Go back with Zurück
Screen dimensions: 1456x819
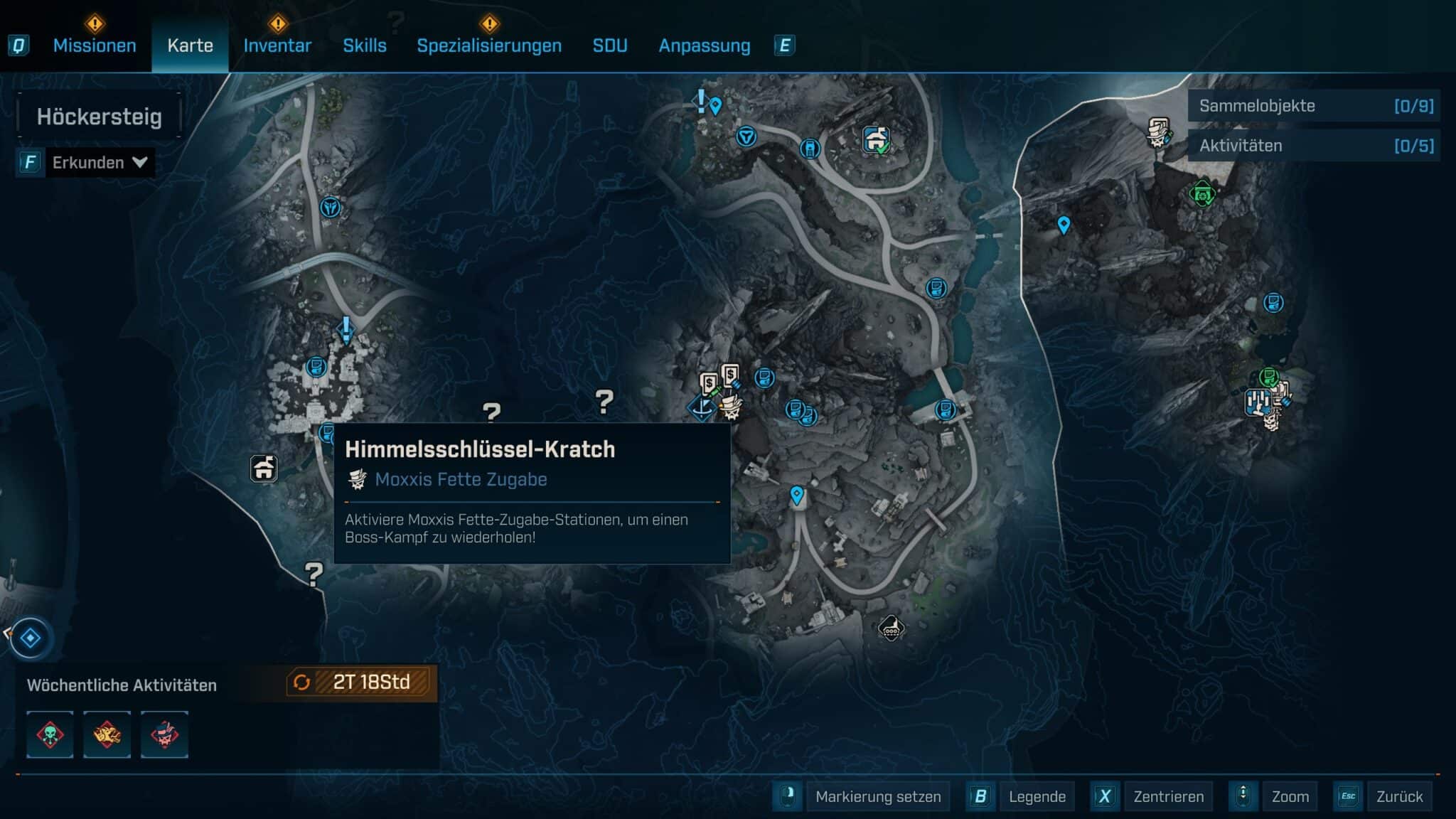point(1399,796)
